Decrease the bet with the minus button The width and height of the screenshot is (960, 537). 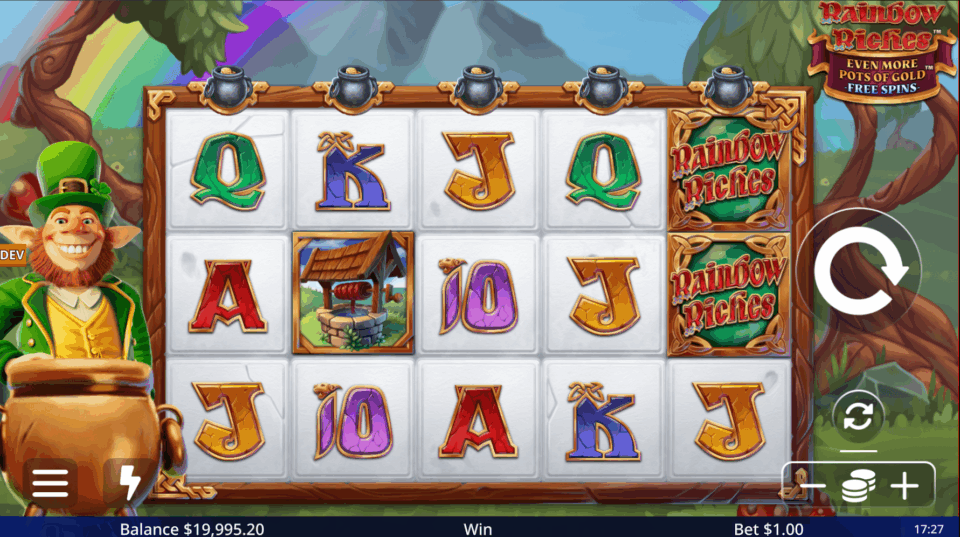(x=812, y=486)
